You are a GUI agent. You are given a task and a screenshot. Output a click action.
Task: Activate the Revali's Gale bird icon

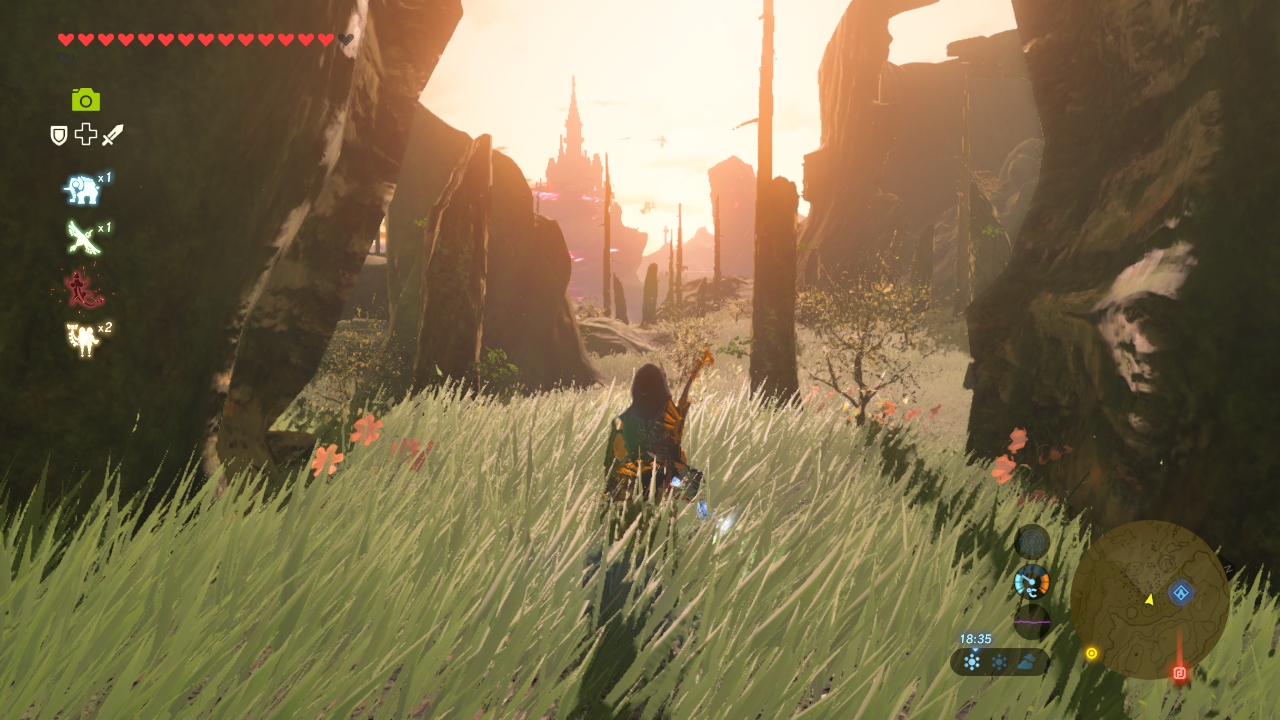point(82,238)
